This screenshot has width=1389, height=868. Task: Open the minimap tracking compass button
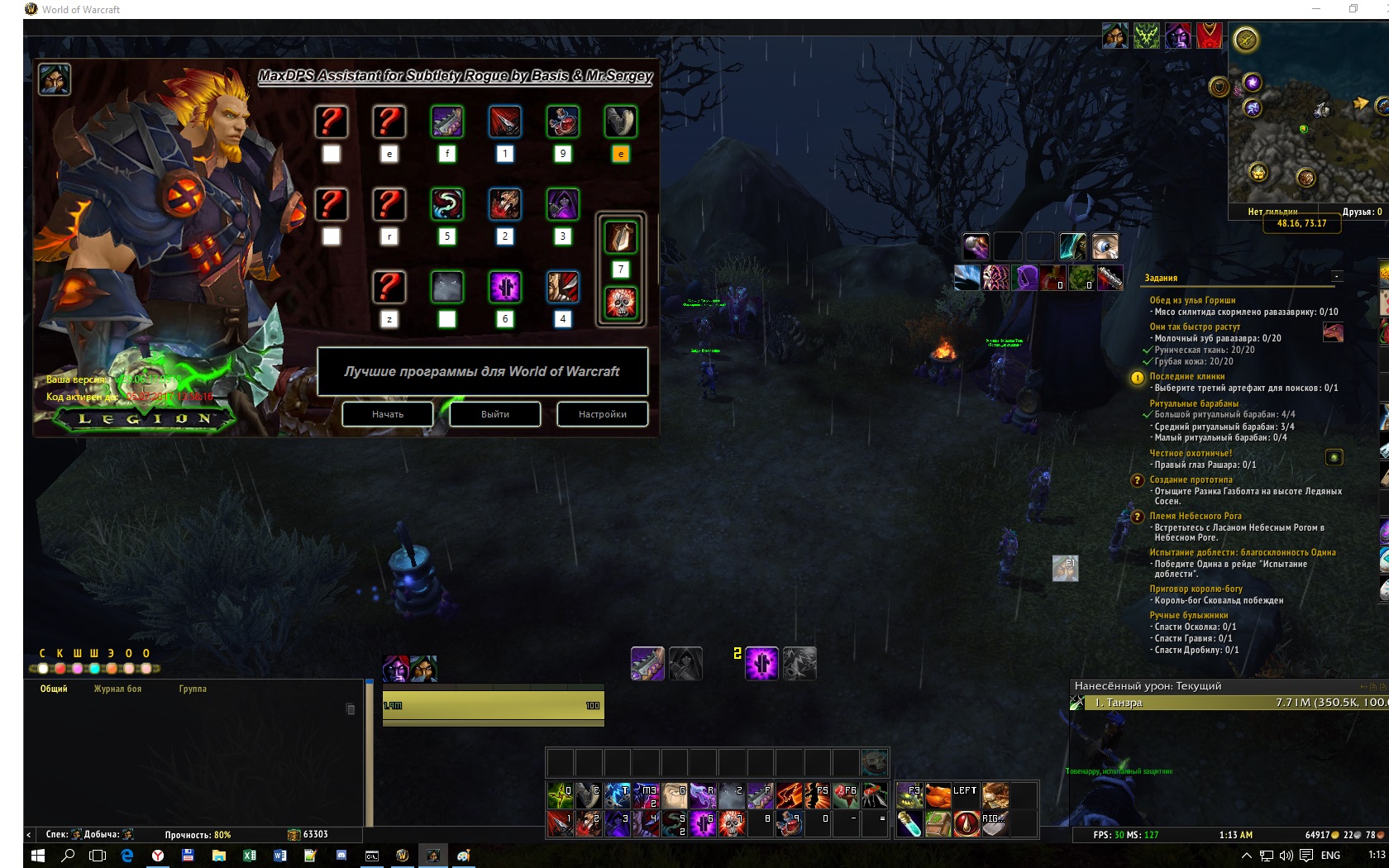[x=1246, y=39]
